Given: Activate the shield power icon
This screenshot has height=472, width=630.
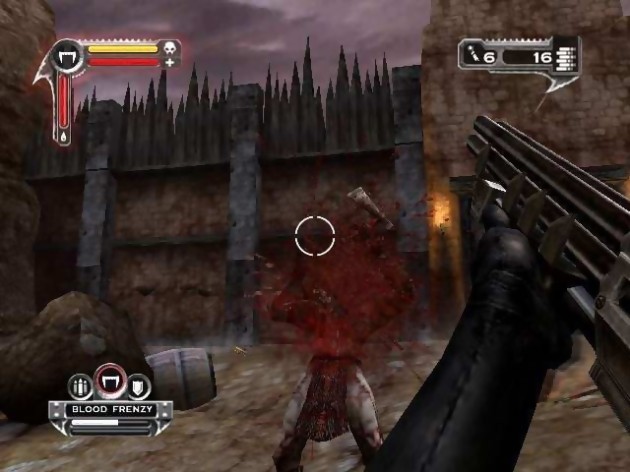Looking at the screenshot, I should [137, 386].
